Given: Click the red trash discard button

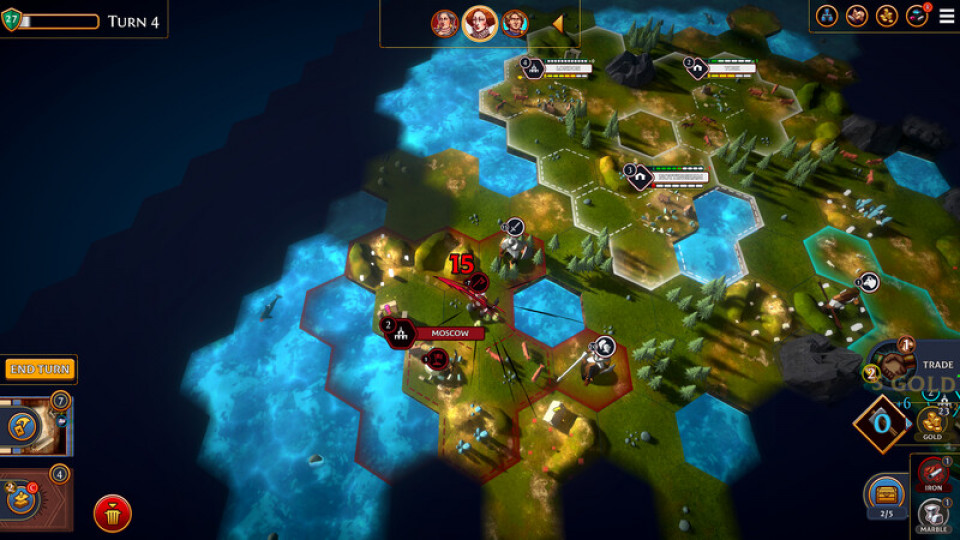Looking at the screenshot, I should point(113,514).
